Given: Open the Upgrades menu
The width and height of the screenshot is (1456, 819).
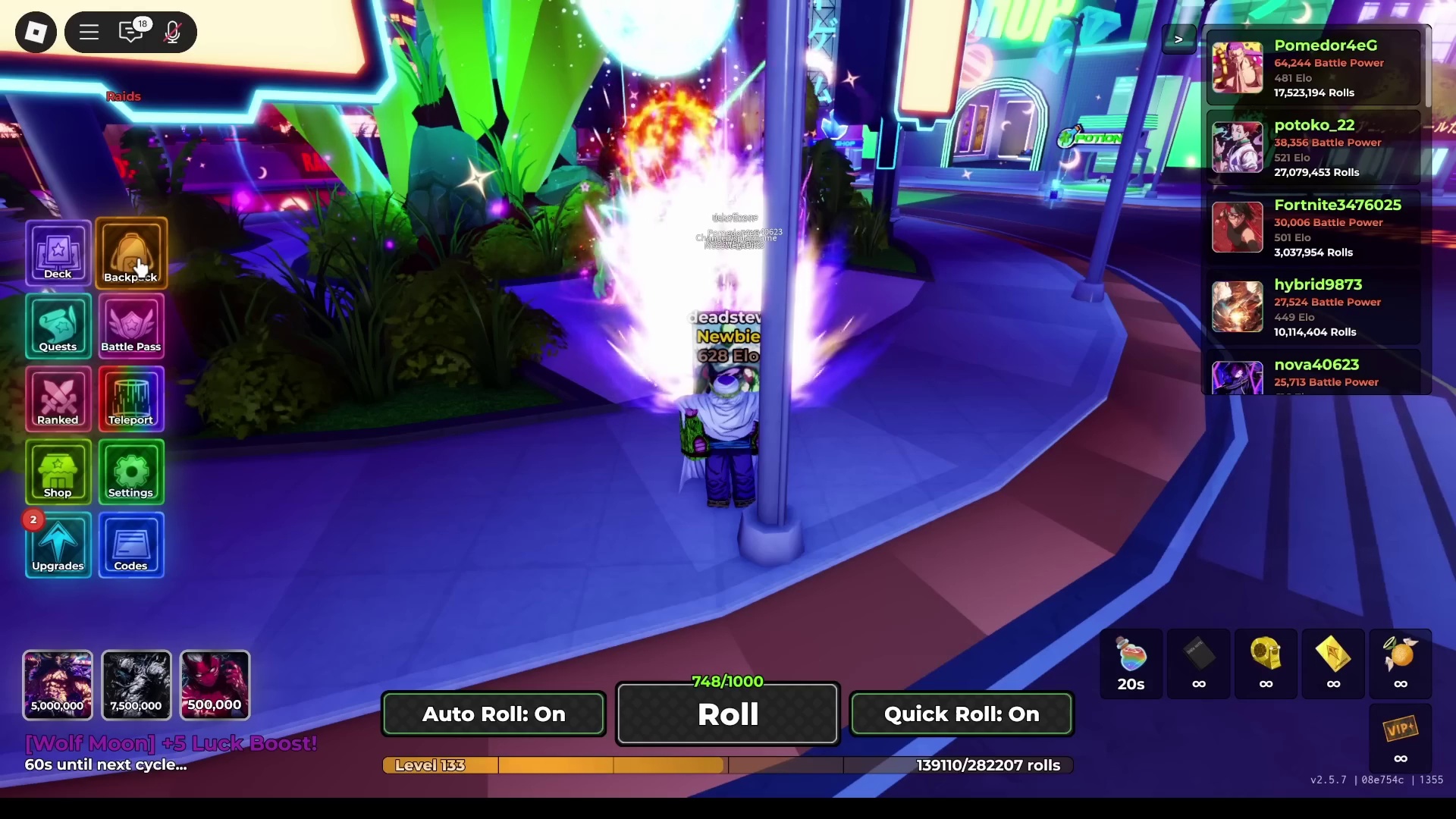Looking at the screenshot, I should pyautogui.click(x=58, y=545).
